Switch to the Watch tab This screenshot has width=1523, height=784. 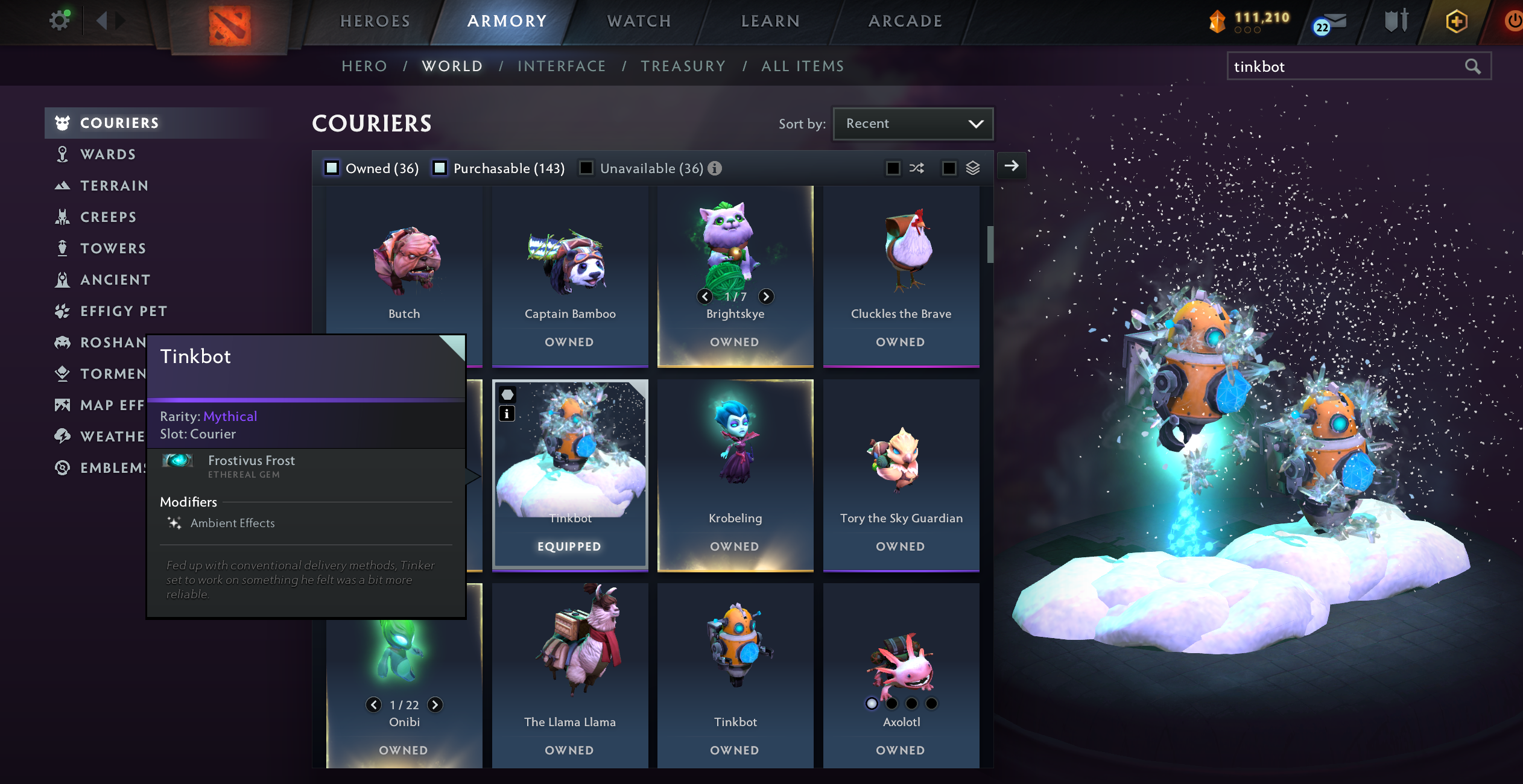click(x=639, y=21)
